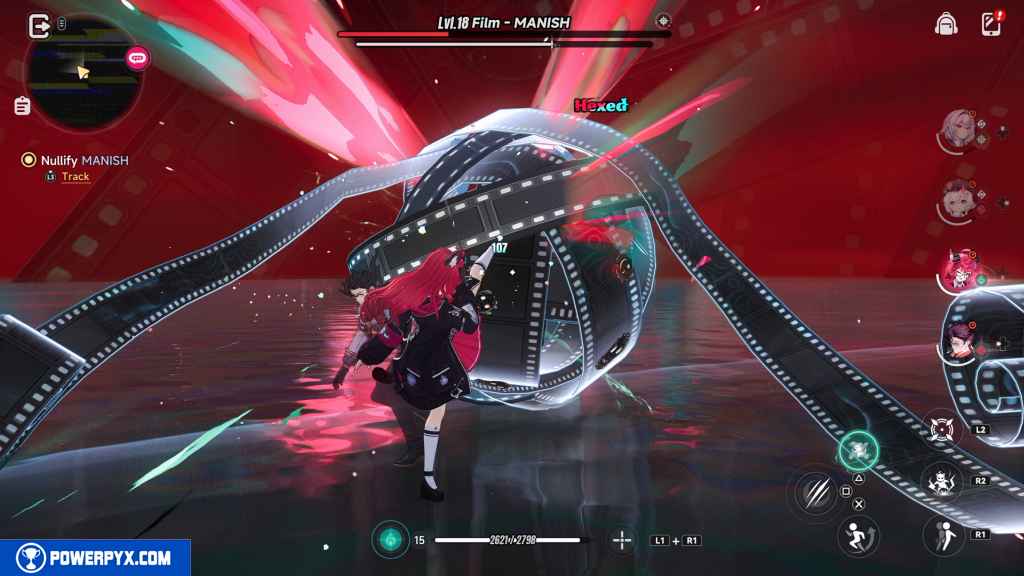Open the circular minimap
The image size is (1024, 576).
pyautogui.click(x=83, y=72)
